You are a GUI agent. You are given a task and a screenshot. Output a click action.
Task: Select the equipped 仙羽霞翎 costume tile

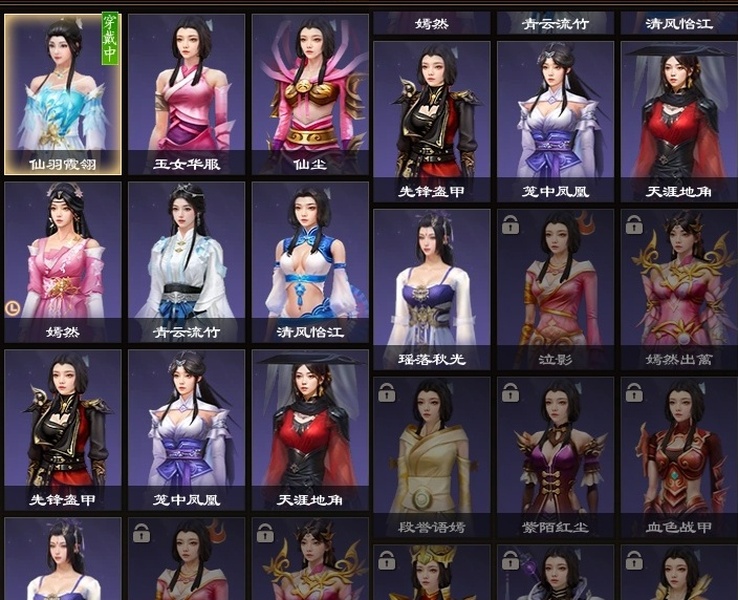[x=63, y=93]
